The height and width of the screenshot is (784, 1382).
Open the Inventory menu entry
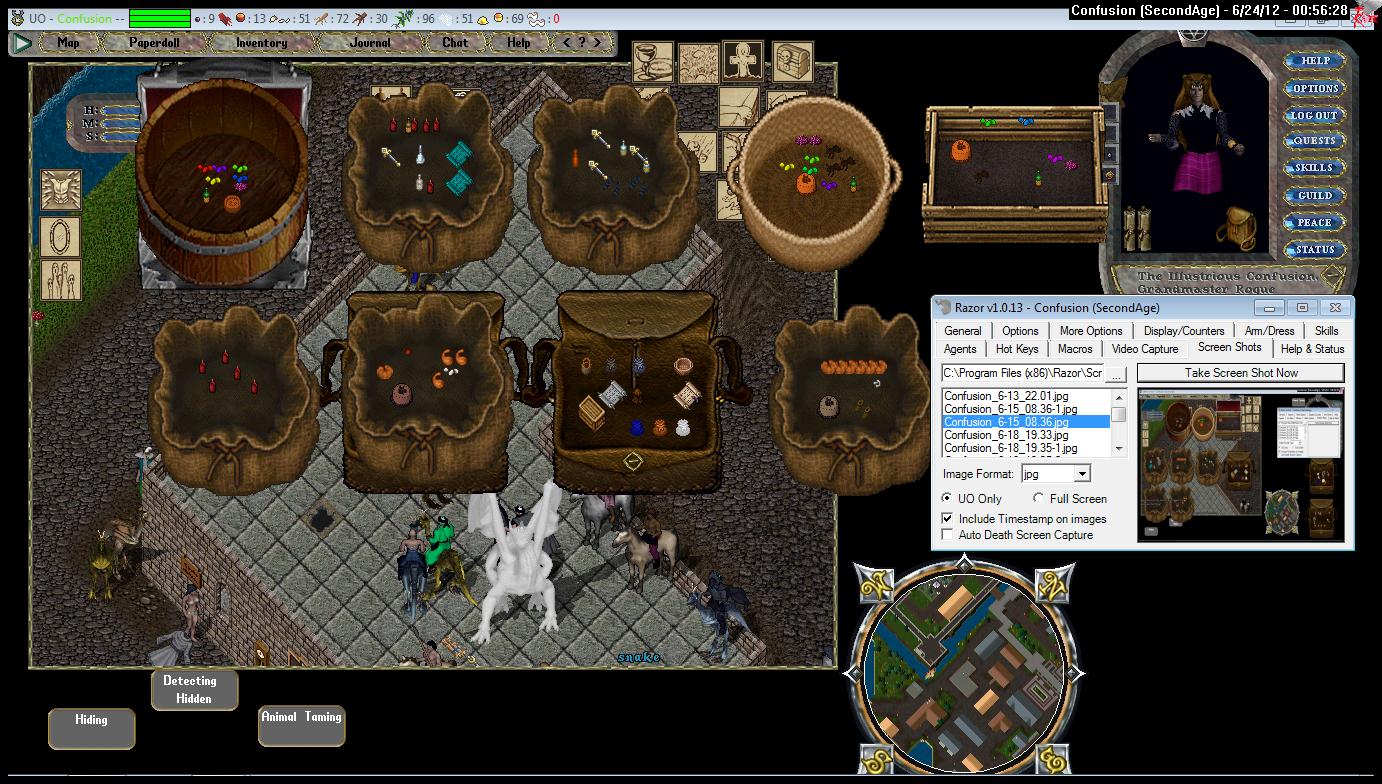pyautogui.click(x=261, y=43)
